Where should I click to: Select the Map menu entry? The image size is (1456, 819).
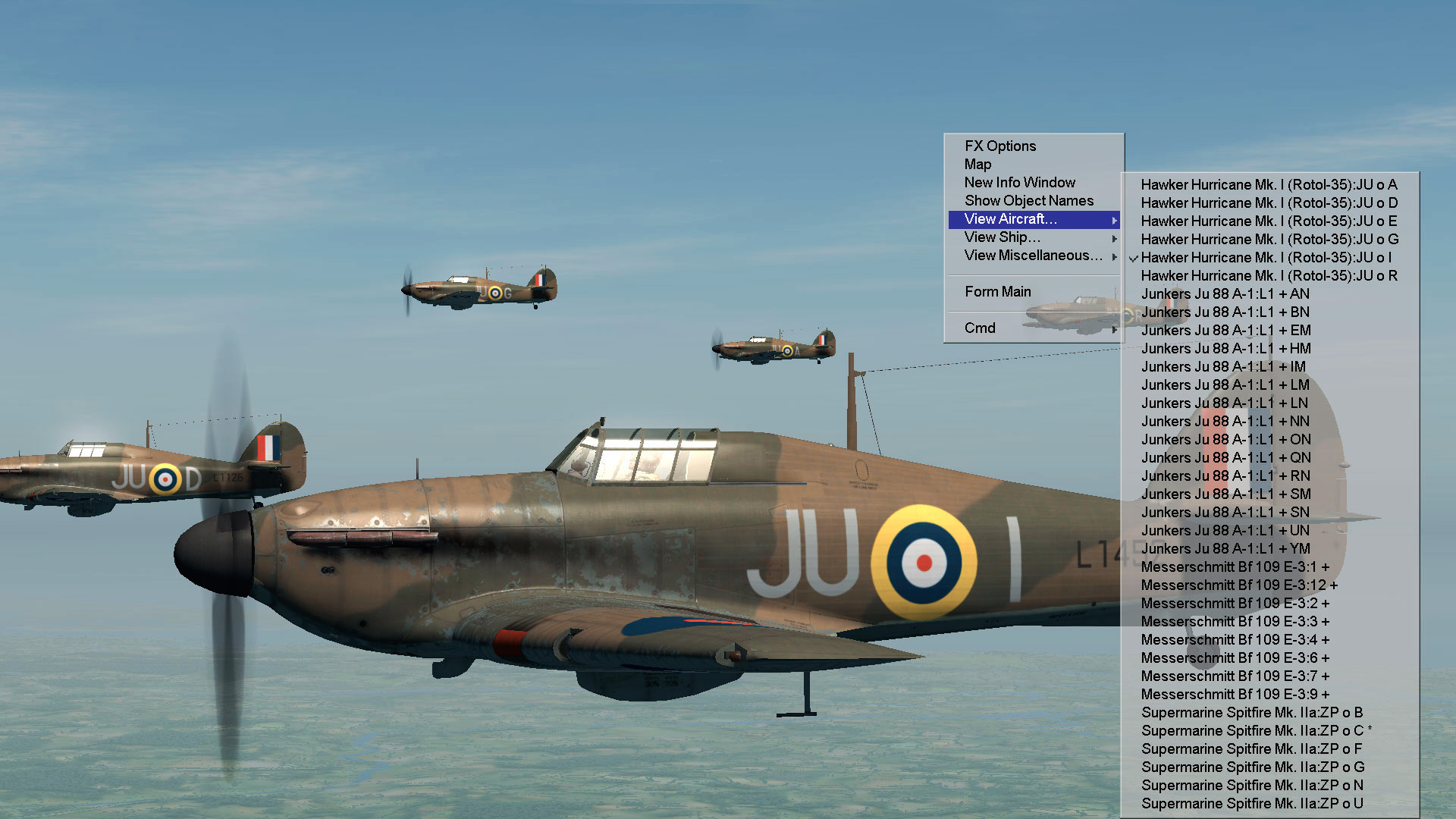(x=977, y=165)
